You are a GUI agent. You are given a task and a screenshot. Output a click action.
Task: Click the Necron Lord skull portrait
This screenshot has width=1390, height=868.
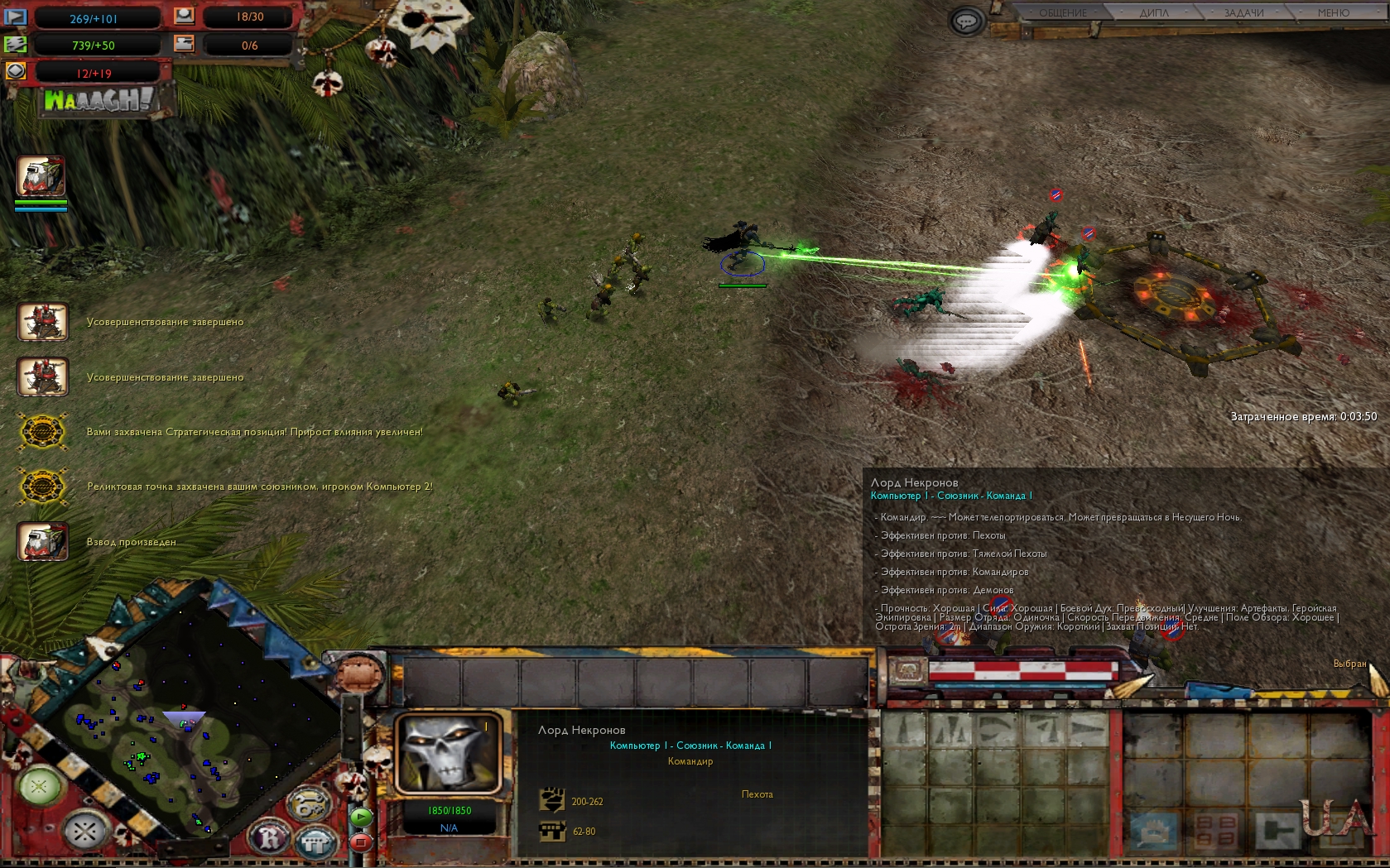447,754
